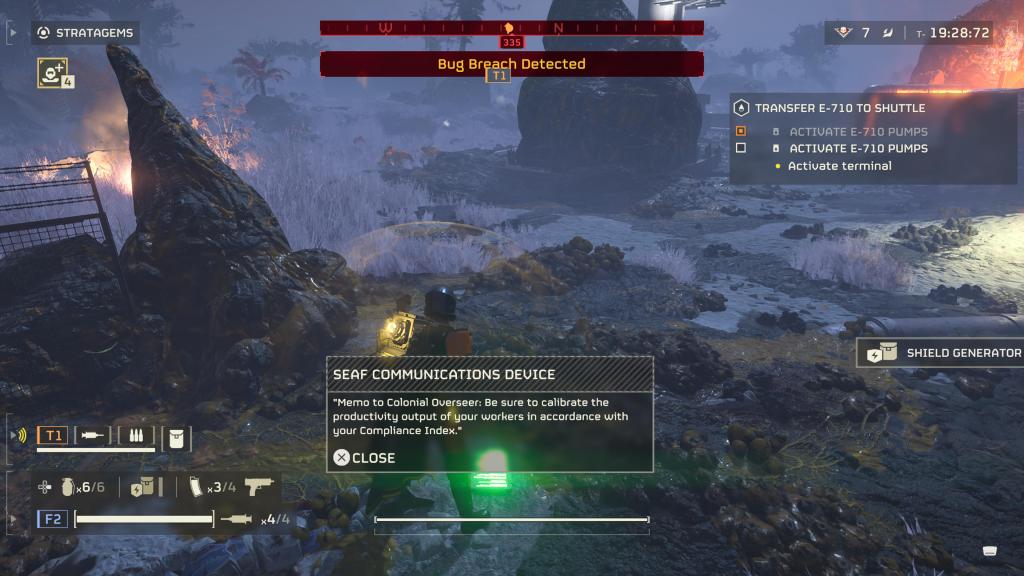This screenshot has width=1024, height=576.
Task: Select T1's ammo rounds icon
Action: (x=135, y=436)
